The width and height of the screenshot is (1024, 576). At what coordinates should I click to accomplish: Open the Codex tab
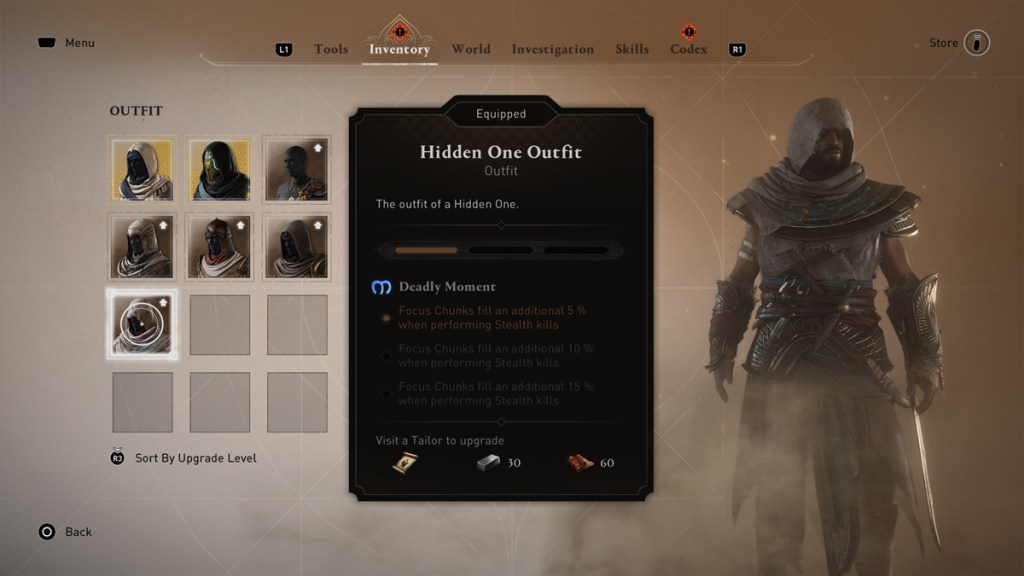(x=688, y=49)
